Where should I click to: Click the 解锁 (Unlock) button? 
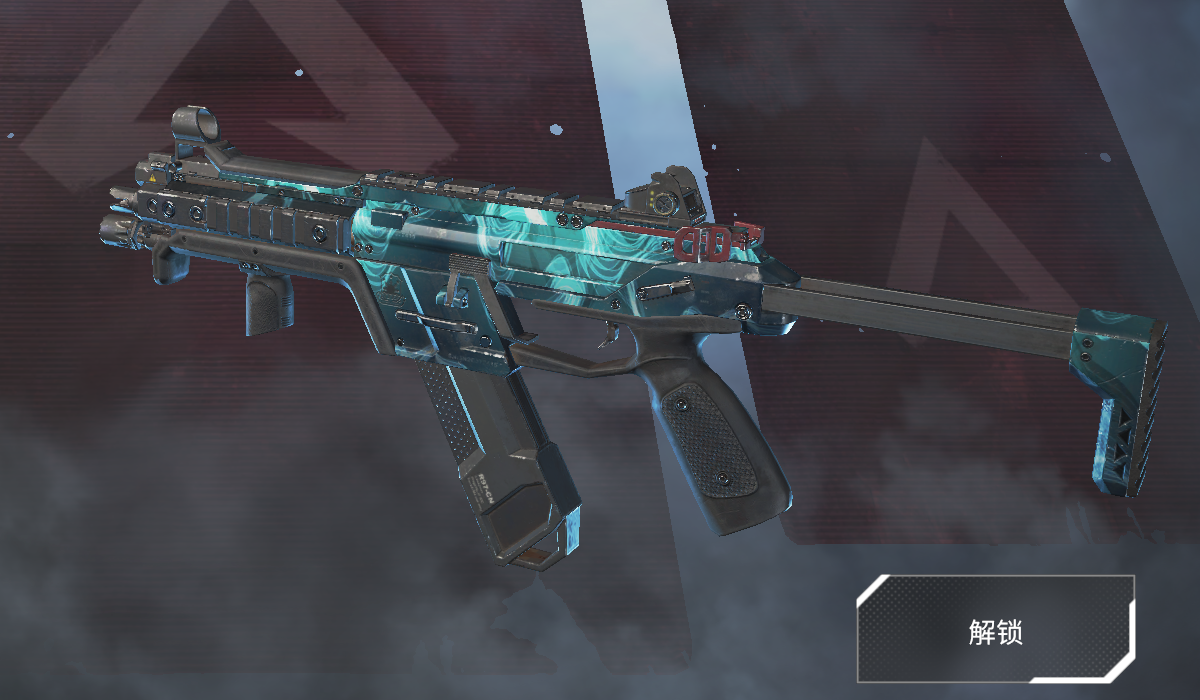[996, 630]
